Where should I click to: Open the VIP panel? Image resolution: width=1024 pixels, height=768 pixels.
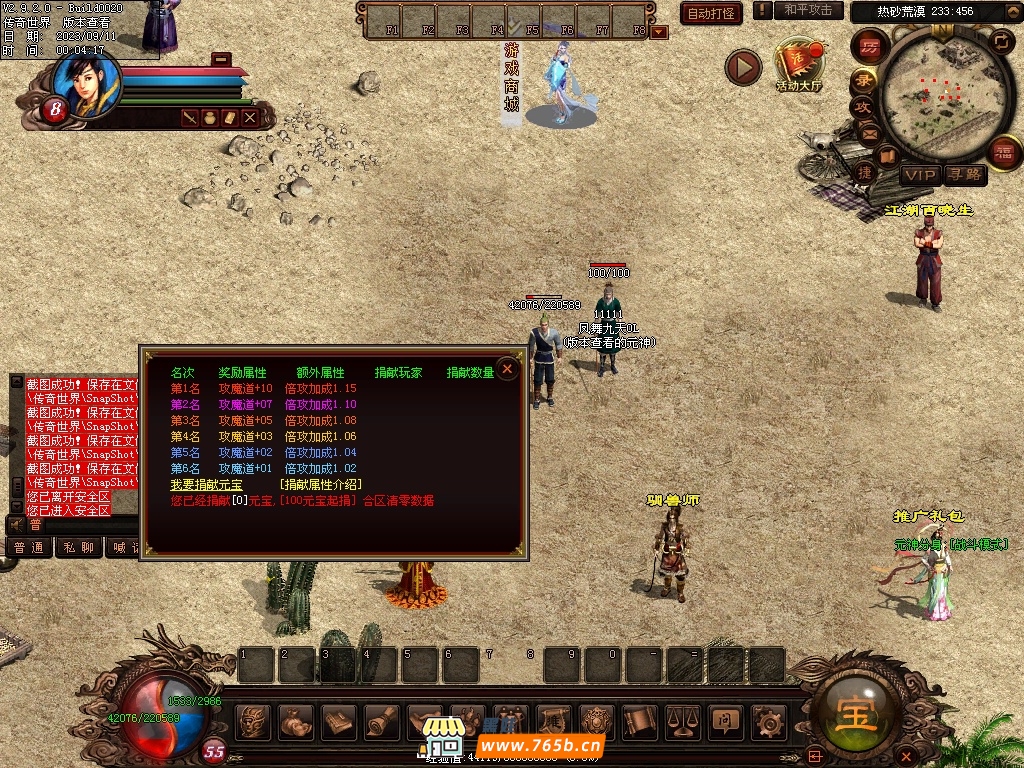click(x=919, y=175)
